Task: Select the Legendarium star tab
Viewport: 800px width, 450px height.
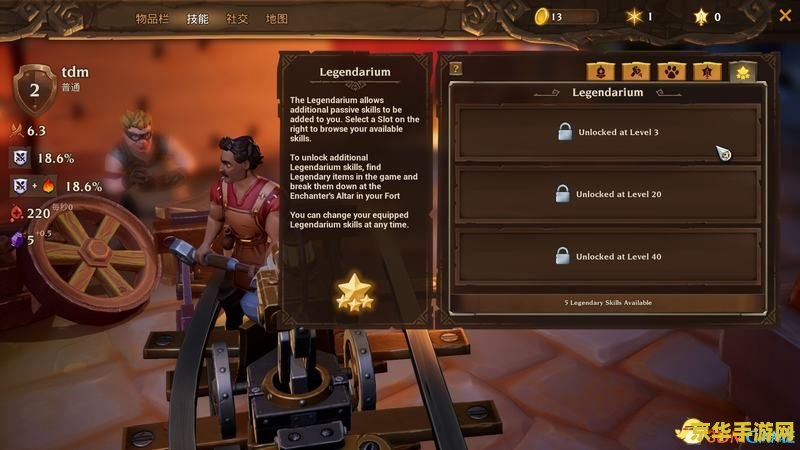Action: click(x=742, y=71)
